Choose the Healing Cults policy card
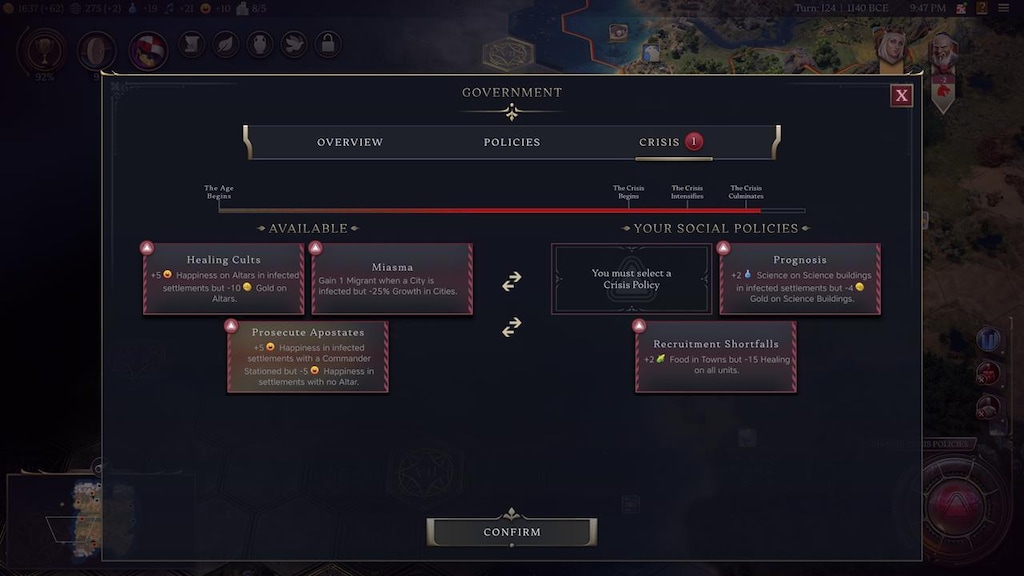1024x576 pixels. [x=224, y=279]
